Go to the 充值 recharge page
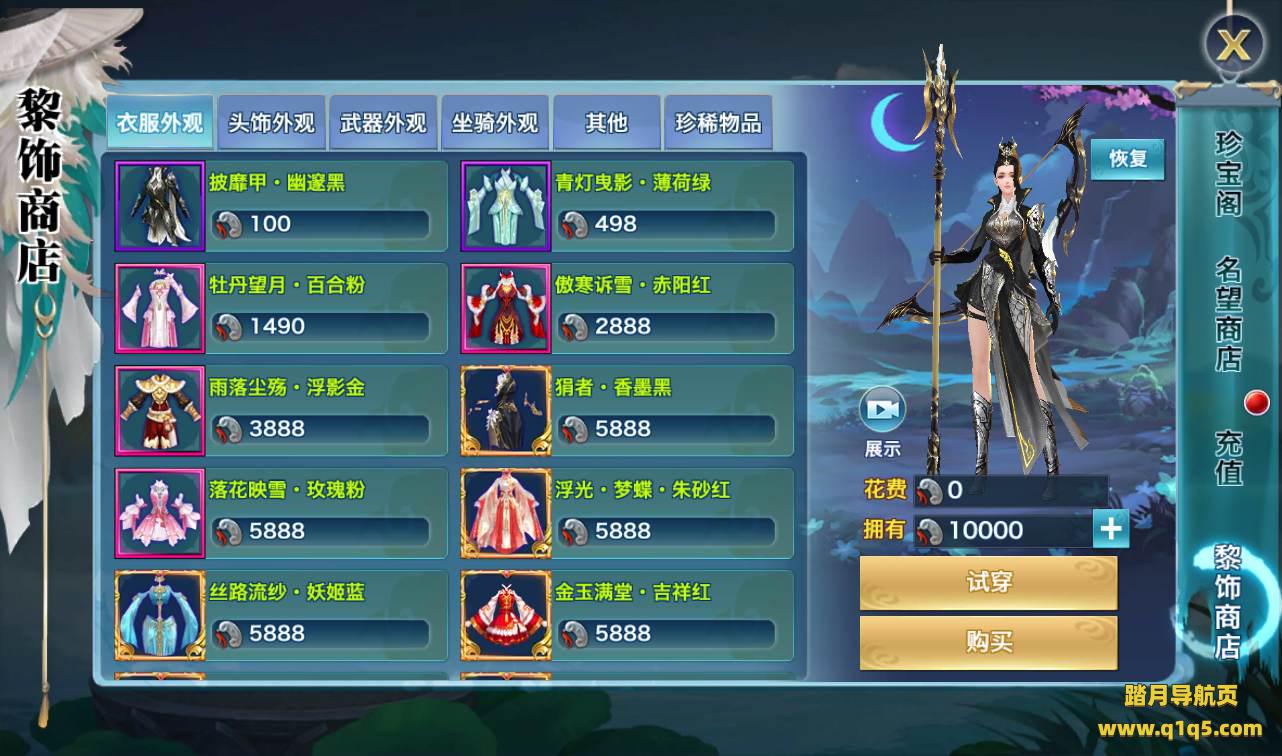The image size is (1282, 756). [x=1228, y=457]
